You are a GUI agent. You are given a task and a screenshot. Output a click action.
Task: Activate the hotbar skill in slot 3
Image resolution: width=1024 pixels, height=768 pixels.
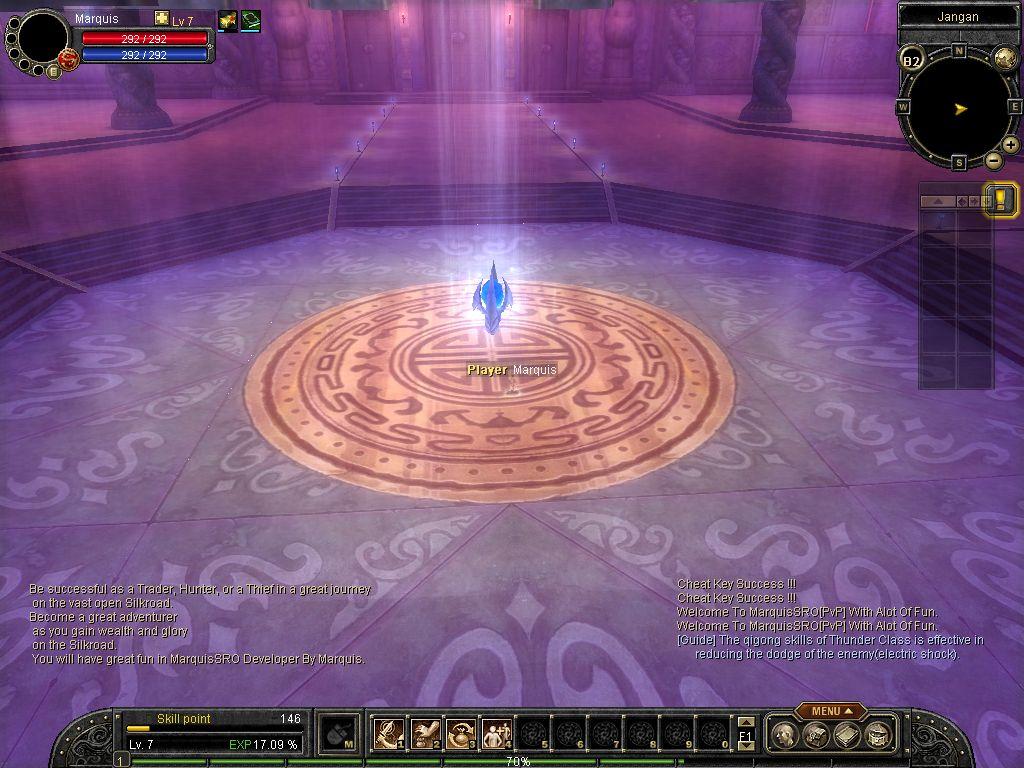coord(461,734)
